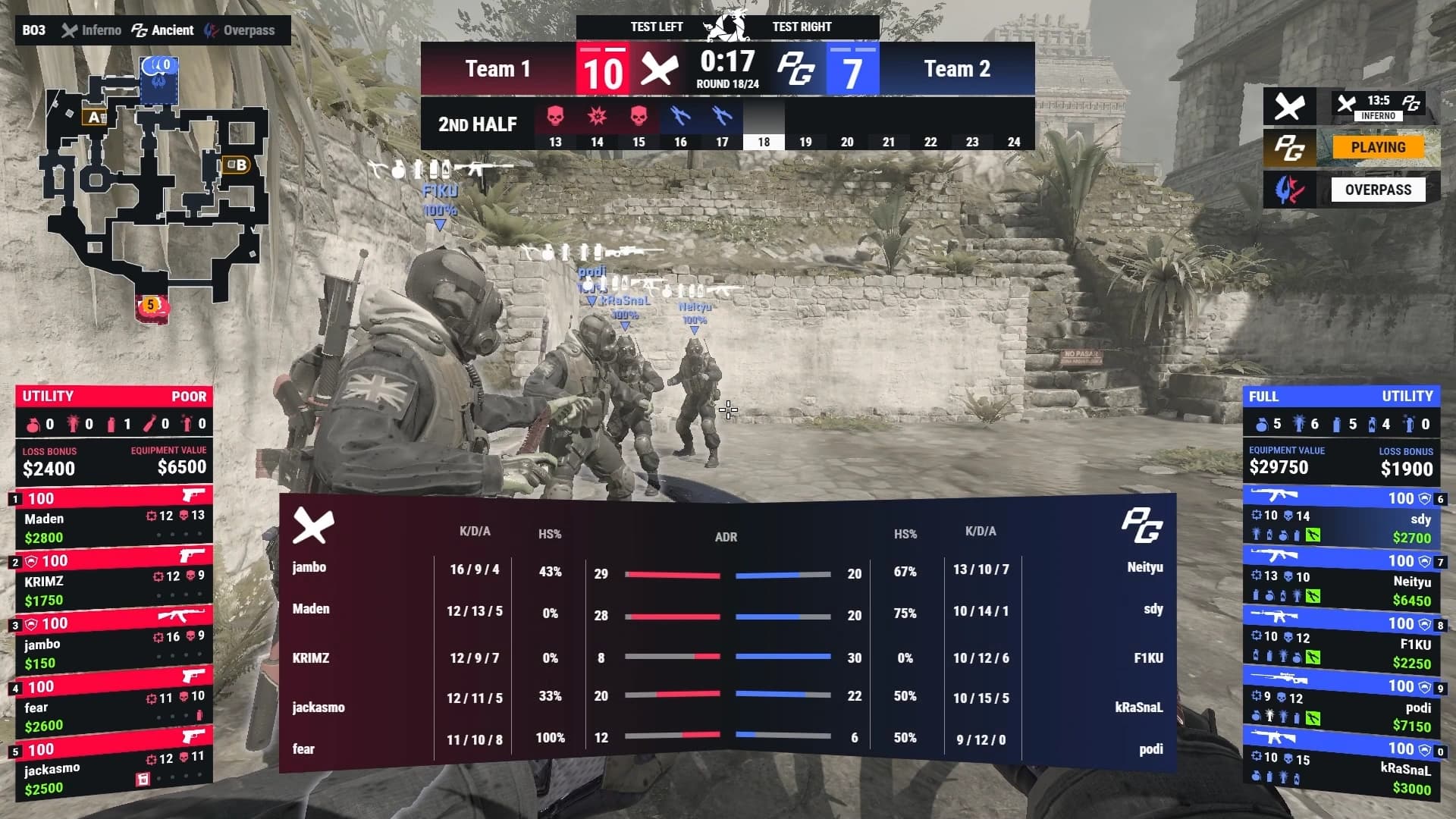Choose jambo's player card on the red team
1456x819 pixels.
(114, 644)
